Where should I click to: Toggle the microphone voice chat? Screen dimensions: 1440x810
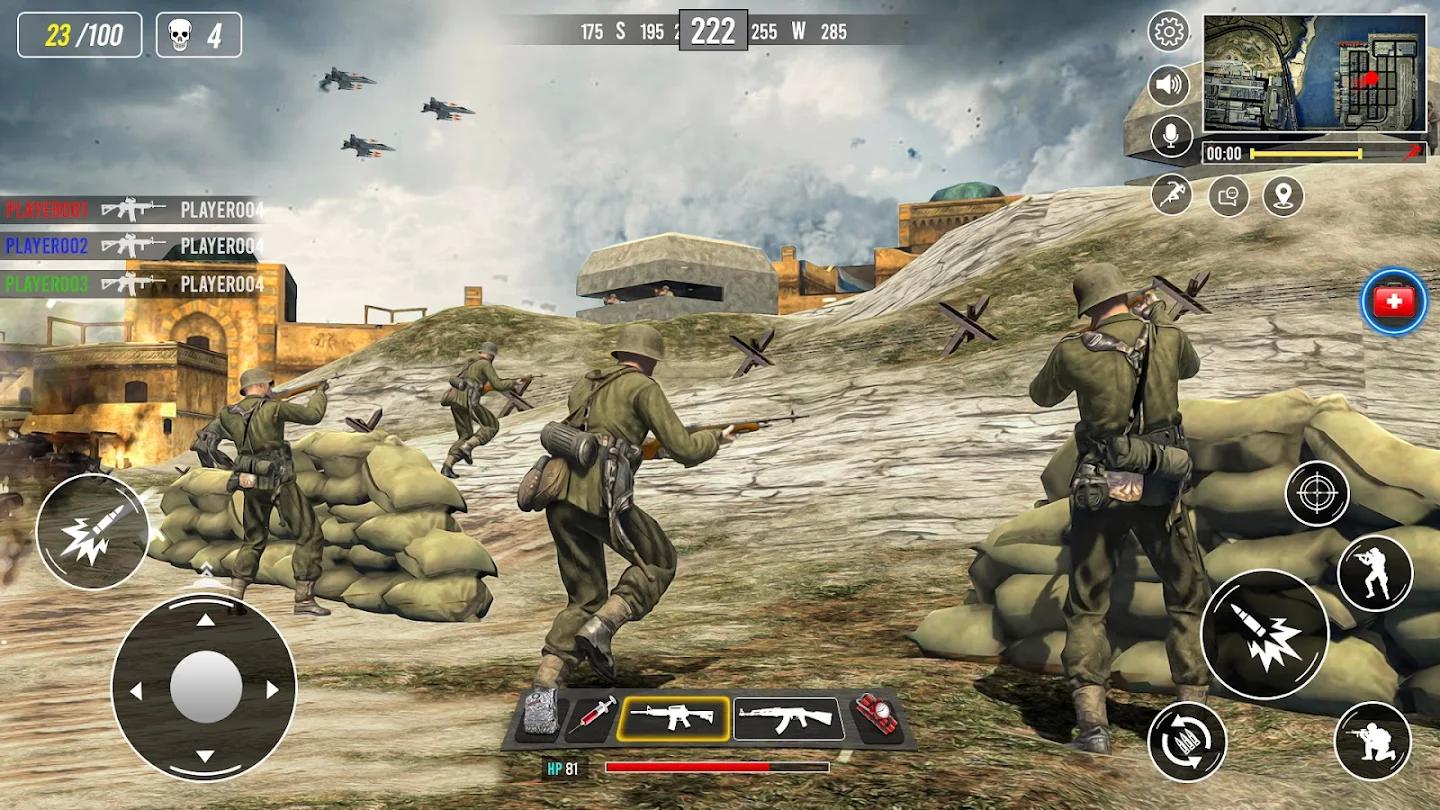coord(1171,136)
